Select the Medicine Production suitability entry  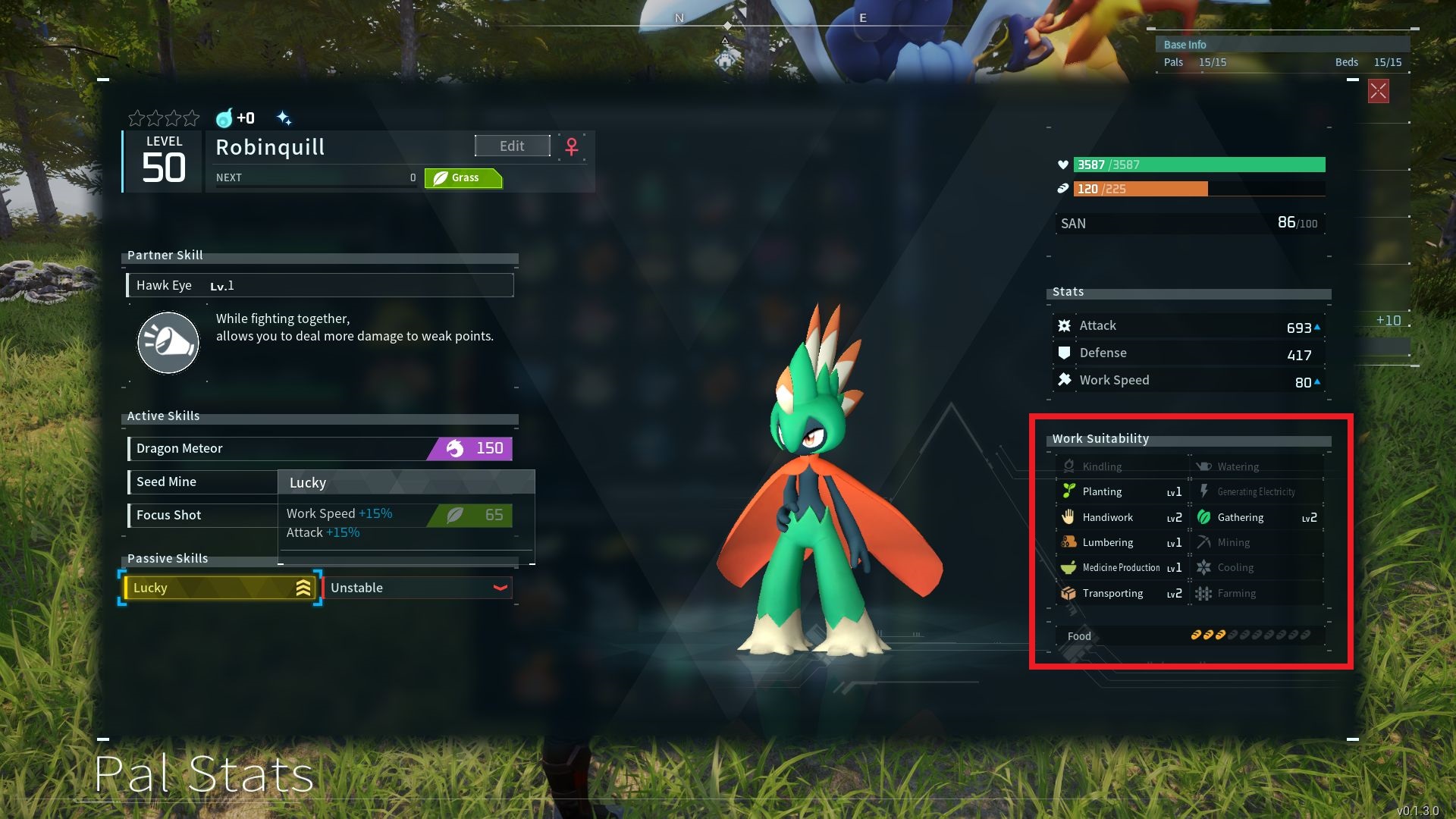click(1122, 567)
